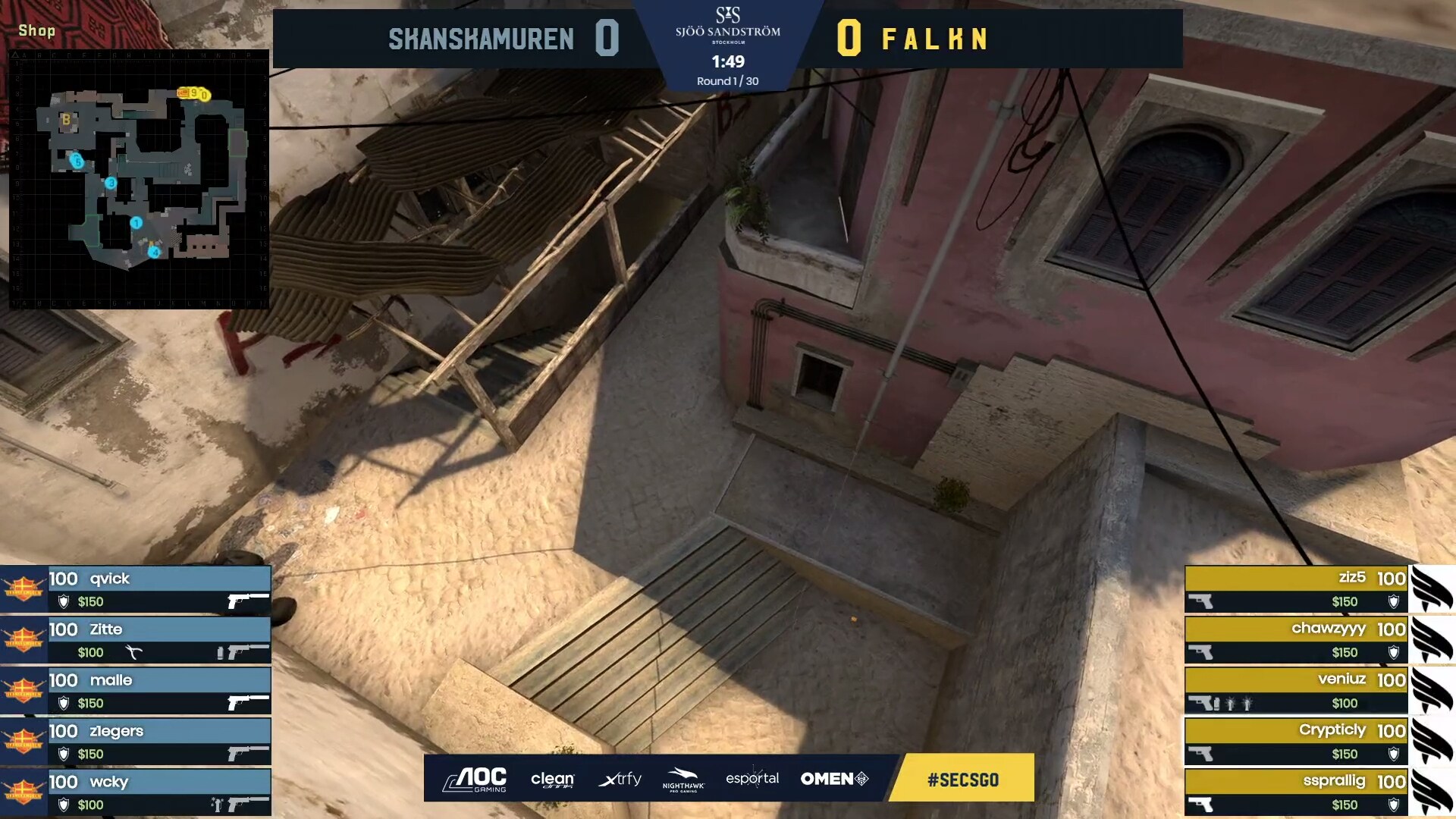Choose player veniuz's panel
1456x819 pixels.
tap(1295, 691)
